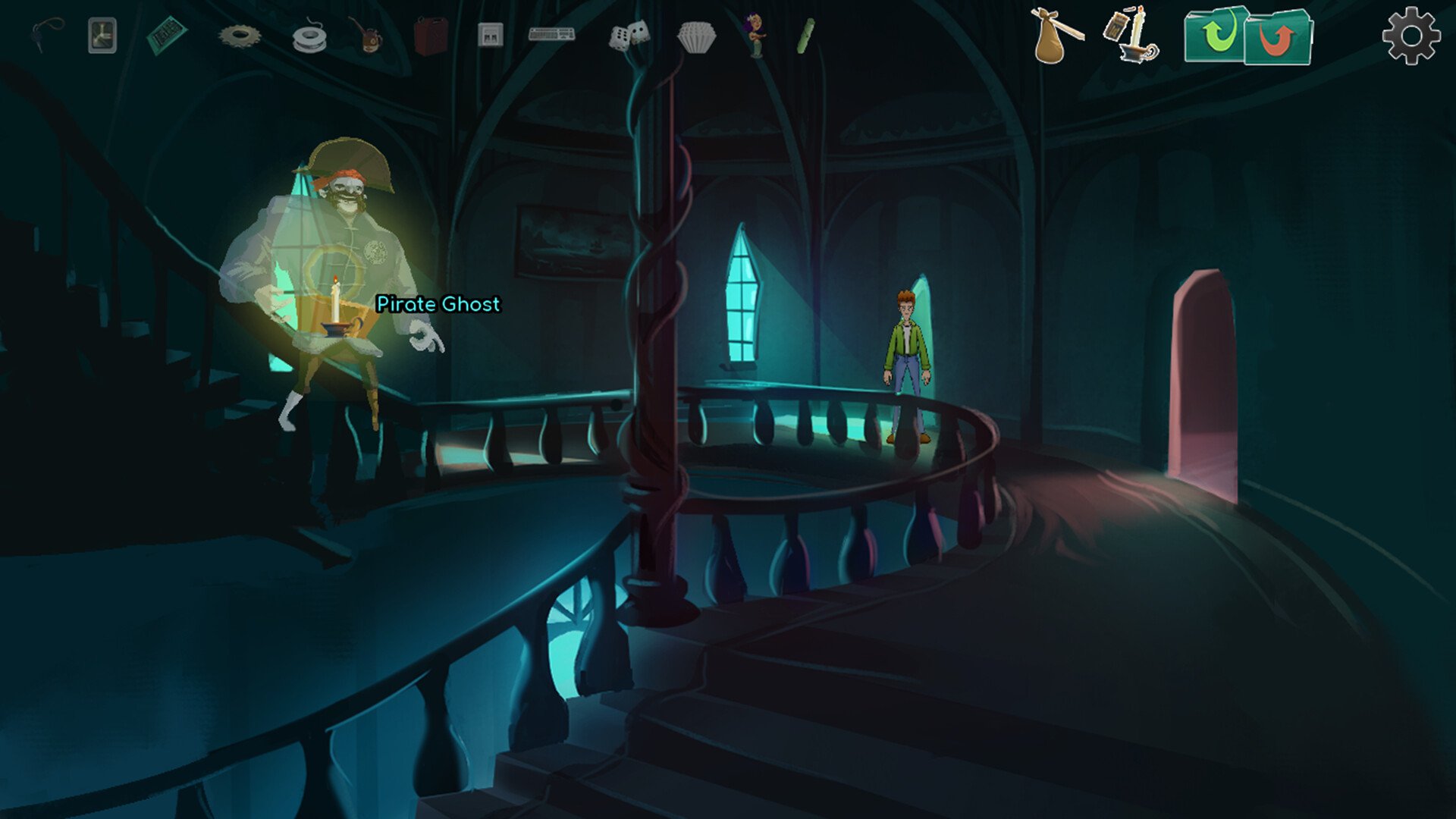Choose the wall socket plate item
The width and height of the screenshot is (1456, 819).
pyautogui.click(x=491, y=35)
